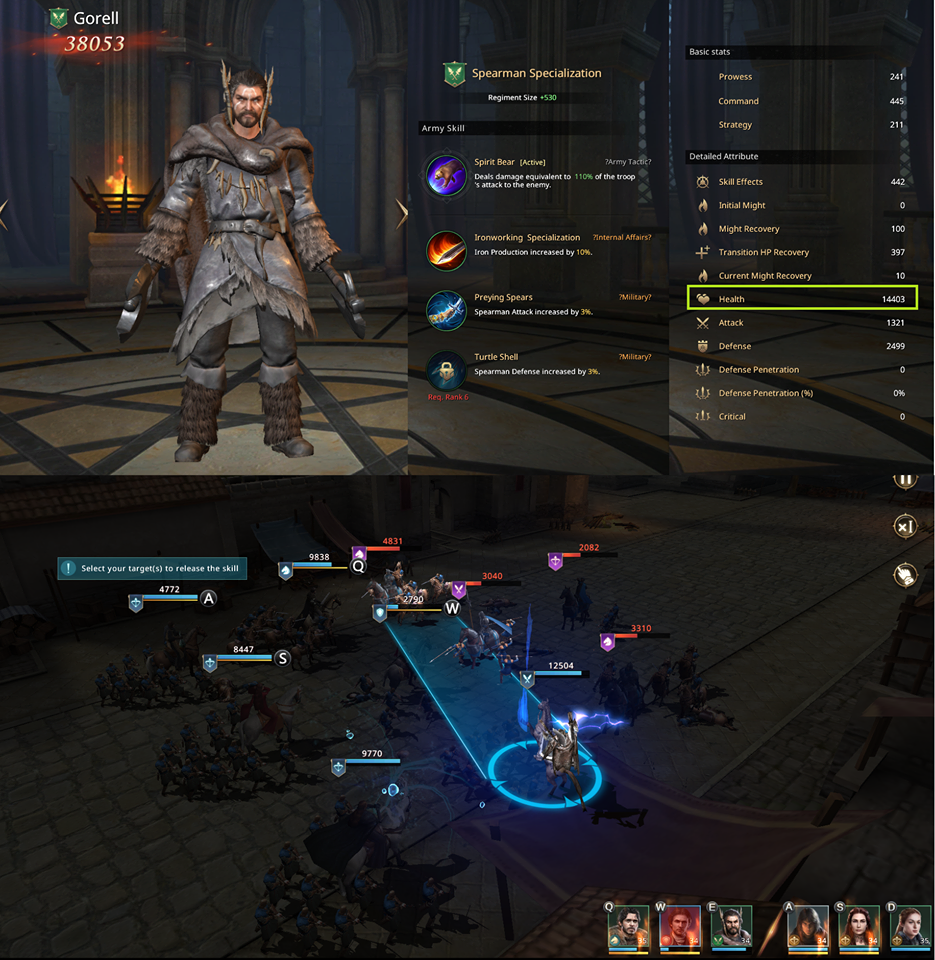Click the Spearman Specialization shield emblem
Viewport: 935px width, 960px height.
[455, 74]
